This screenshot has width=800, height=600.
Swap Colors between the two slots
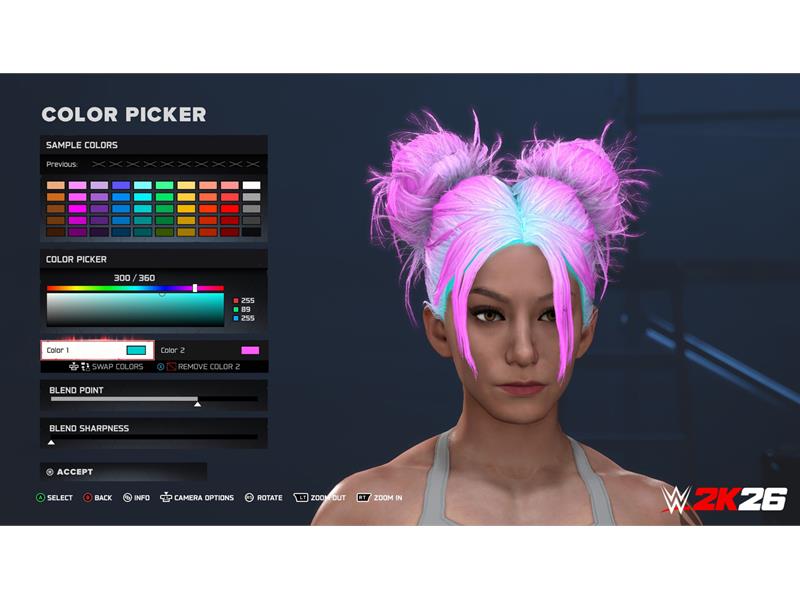pyautogui.click(x=110, y=367)
